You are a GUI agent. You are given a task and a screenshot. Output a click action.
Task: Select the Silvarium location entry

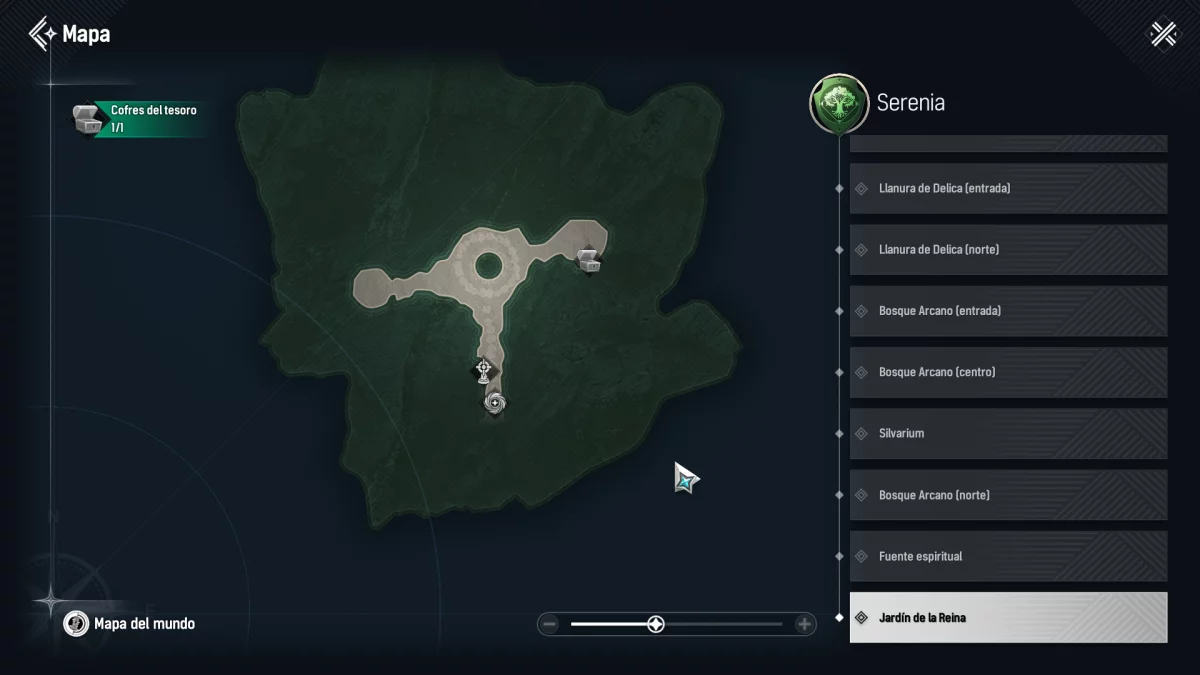(1008, 433)
